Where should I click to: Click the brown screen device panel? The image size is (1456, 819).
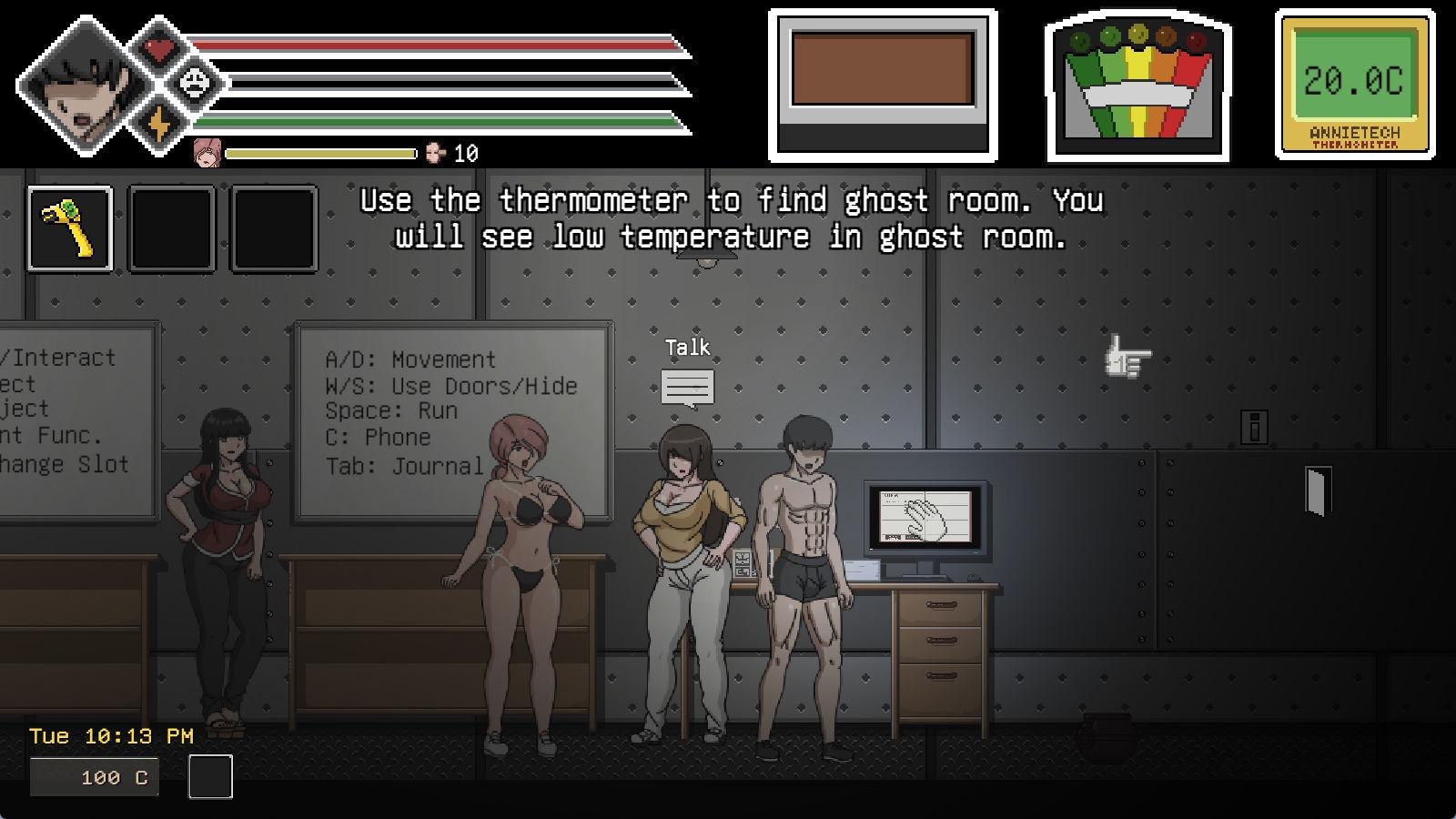(x=883, y=86)
